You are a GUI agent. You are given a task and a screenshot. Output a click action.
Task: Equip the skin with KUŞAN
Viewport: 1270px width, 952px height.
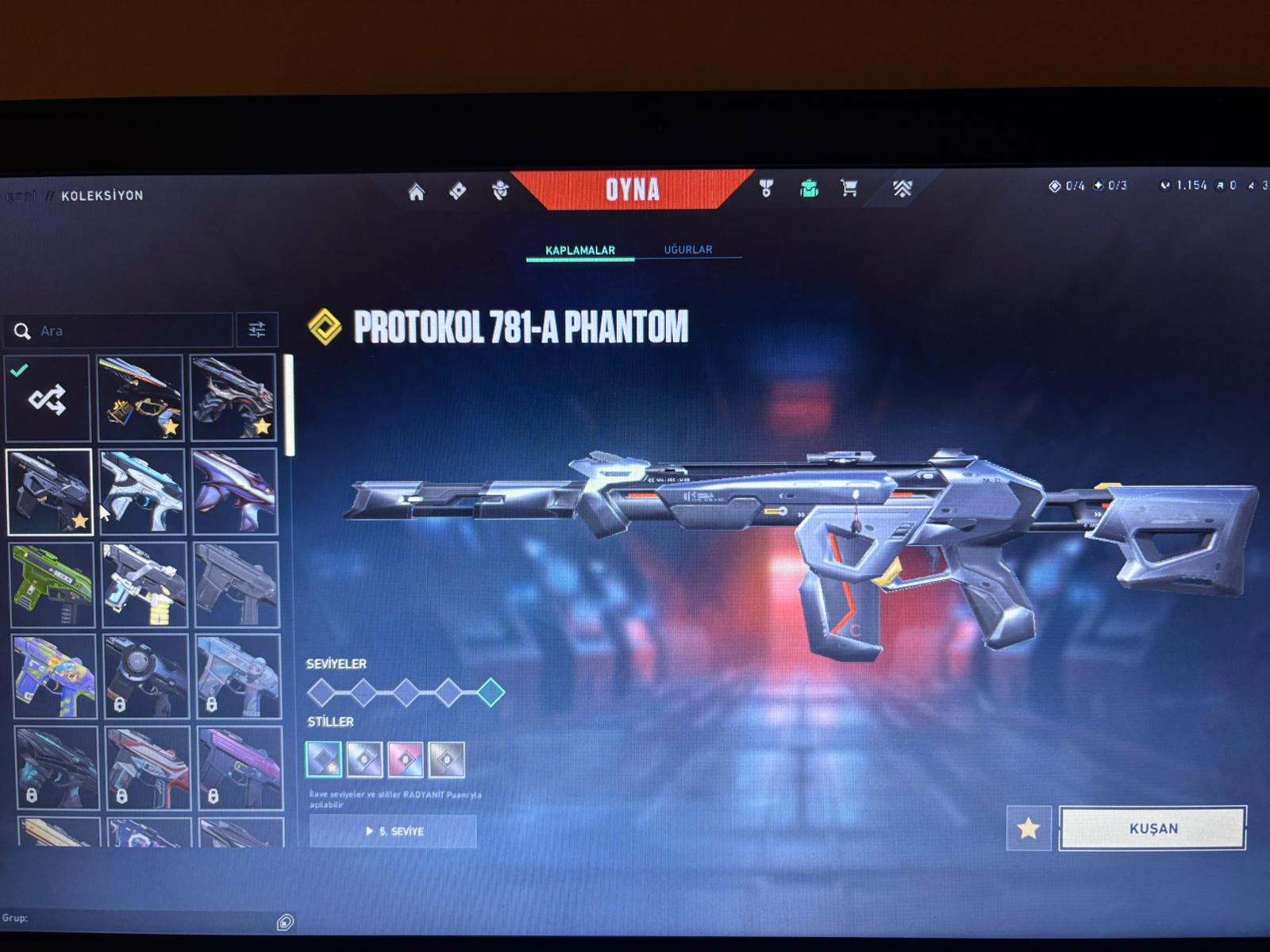tap(1153, 828)
